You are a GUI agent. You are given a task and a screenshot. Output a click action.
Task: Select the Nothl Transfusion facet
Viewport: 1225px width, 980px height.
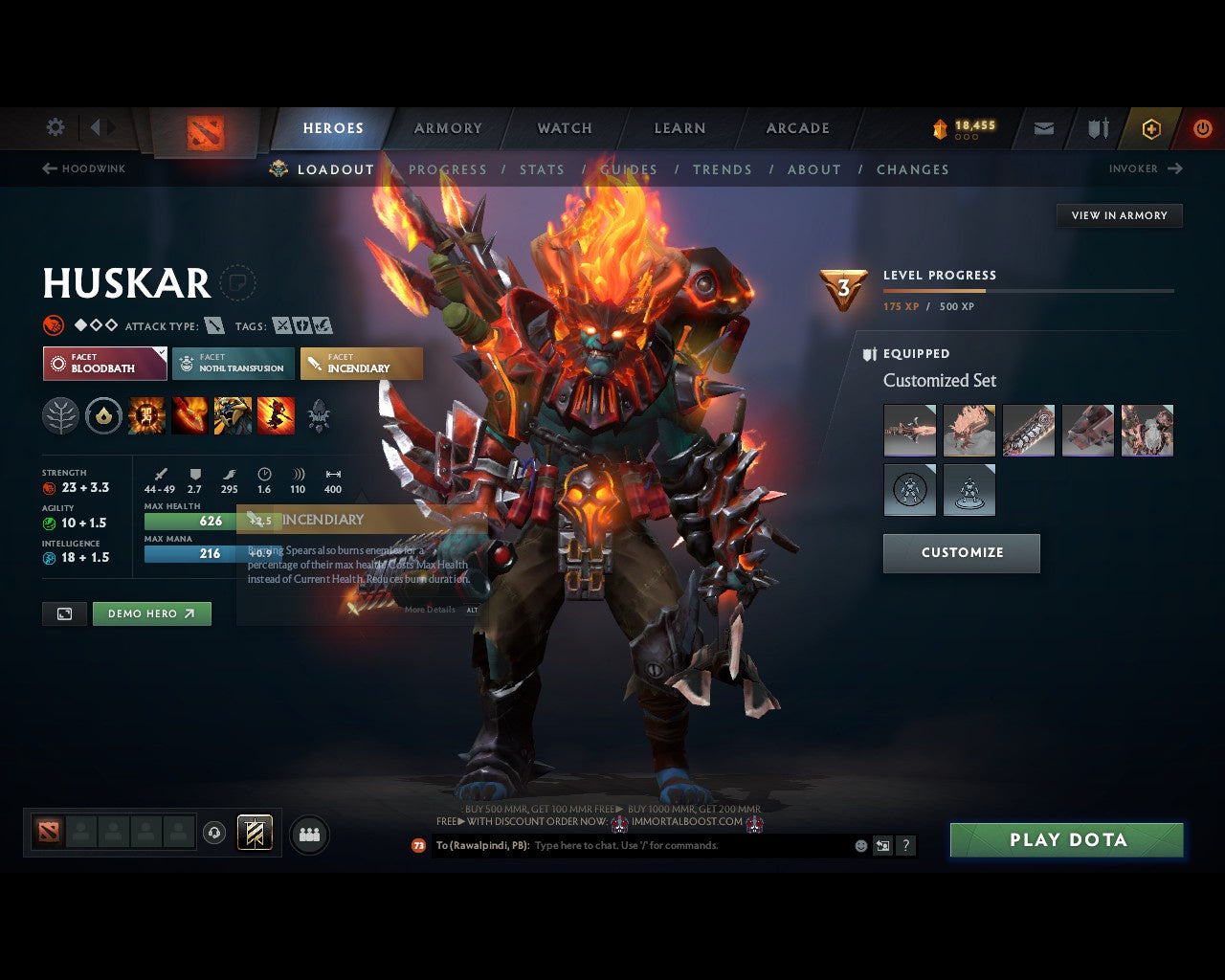click(233, 363)
